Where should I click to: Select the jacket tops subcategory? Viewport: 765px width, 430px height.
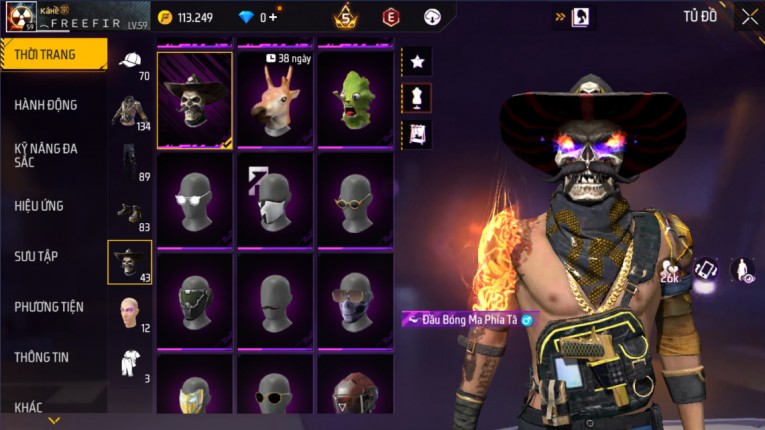point(130,112)
